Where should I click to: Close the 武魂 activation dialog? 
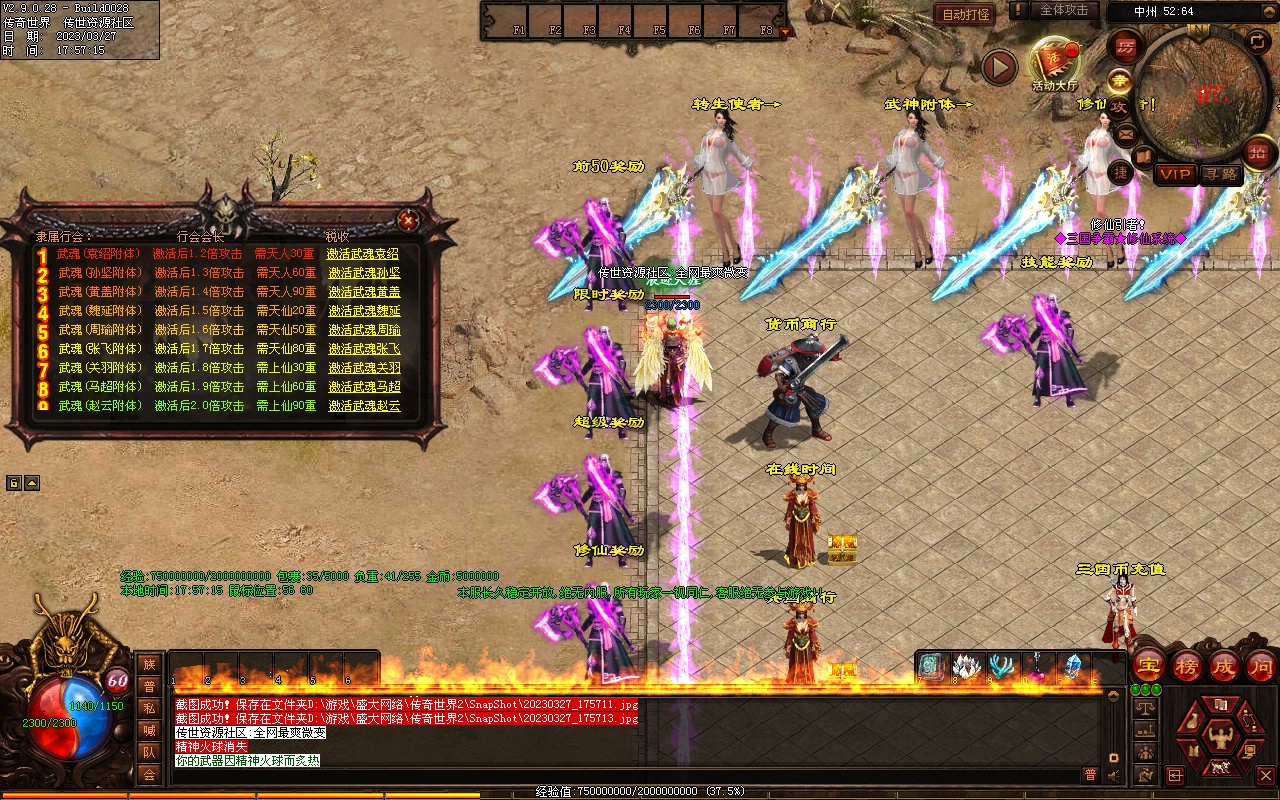408,220
